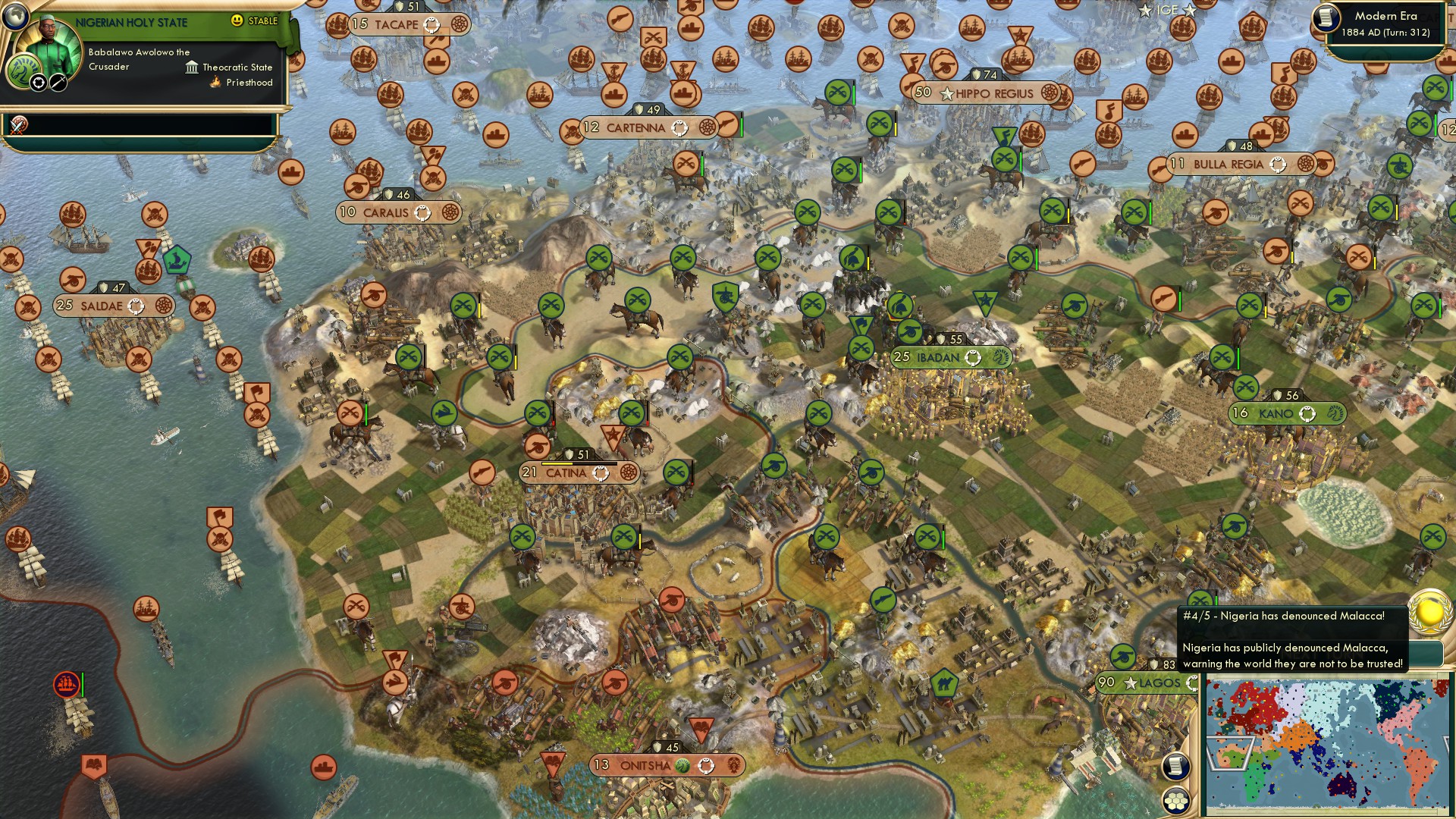Click the Theocratic State temple icon
This screenshot has width=1456, height=819.
click(x=191, y=67)
